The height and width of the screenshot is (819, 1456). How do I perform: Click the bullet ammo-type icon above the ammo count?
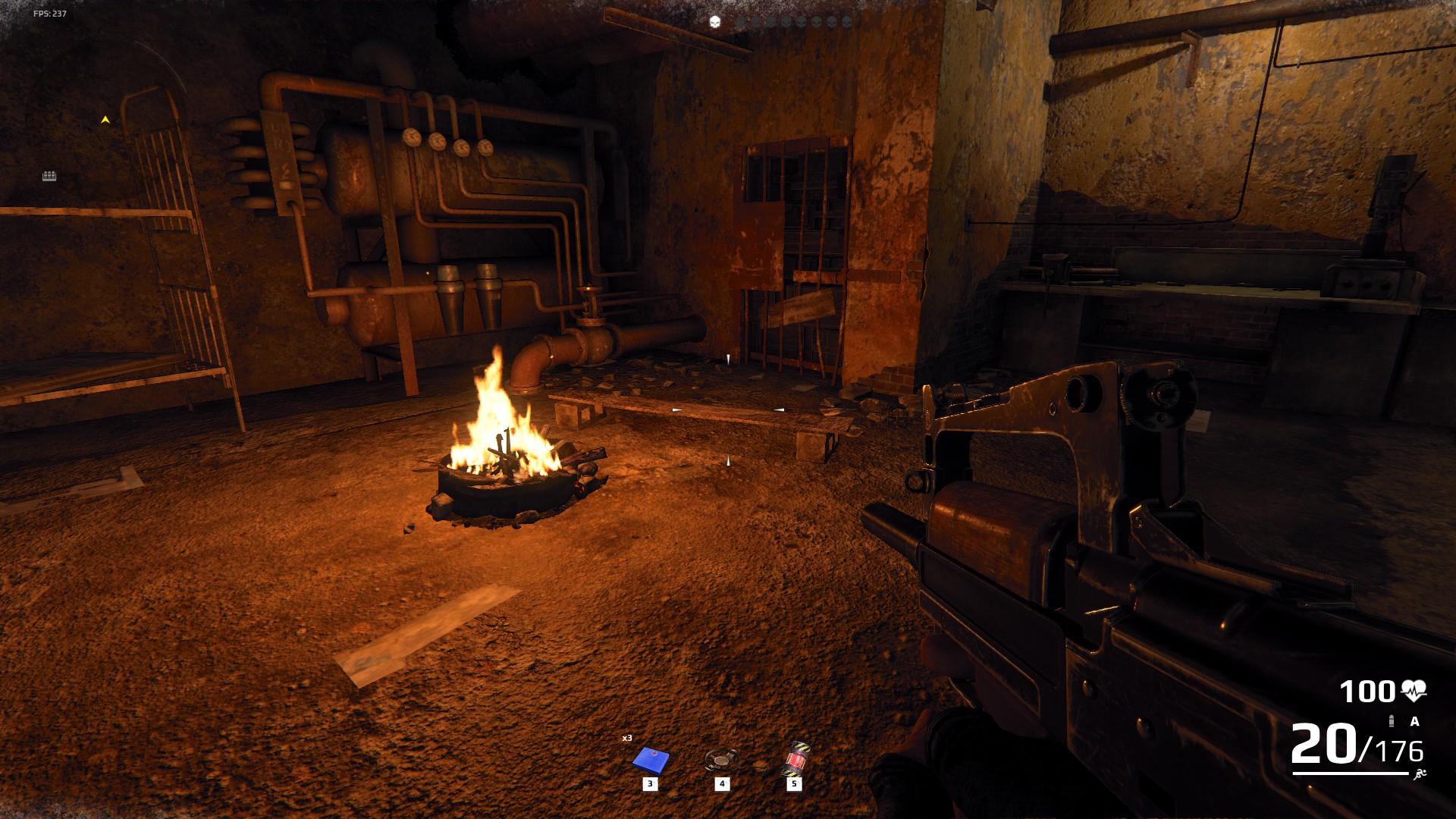point(1390,720)
